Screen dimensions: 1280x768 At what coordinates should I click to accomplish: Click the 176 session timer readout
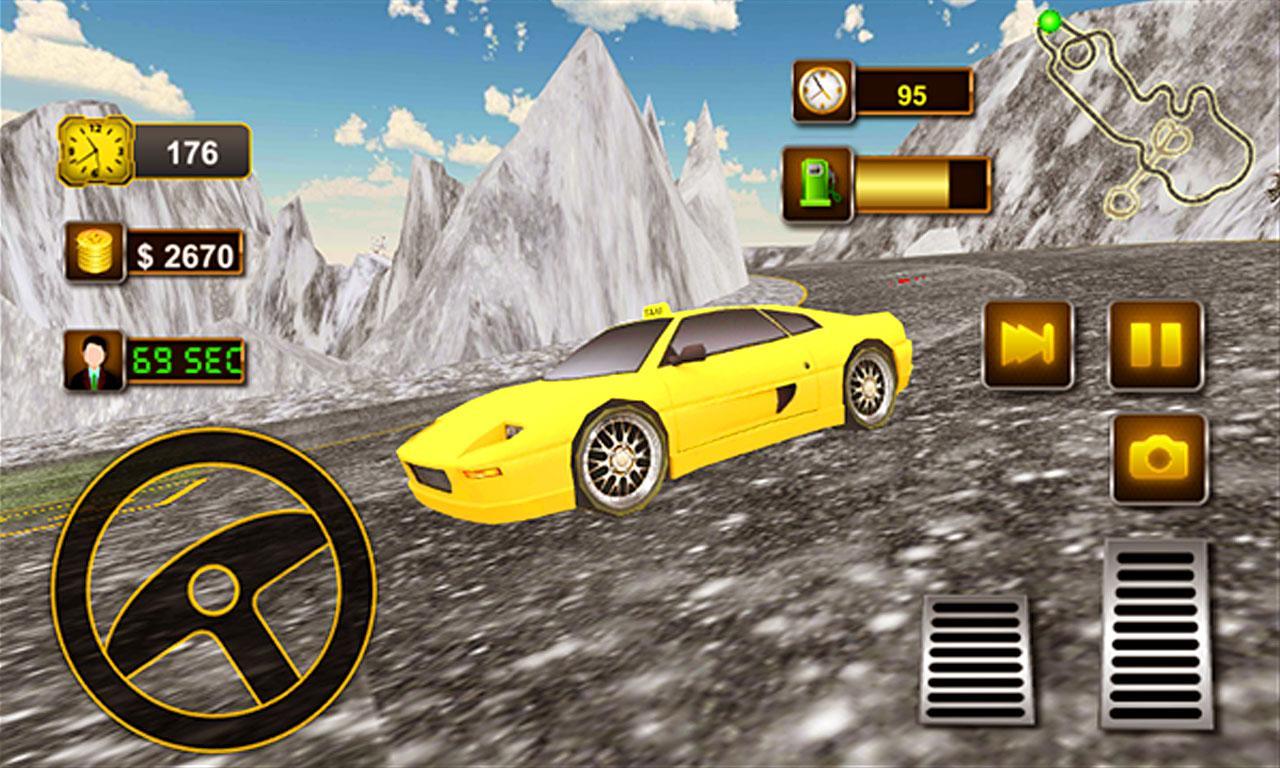pos(195,151)
